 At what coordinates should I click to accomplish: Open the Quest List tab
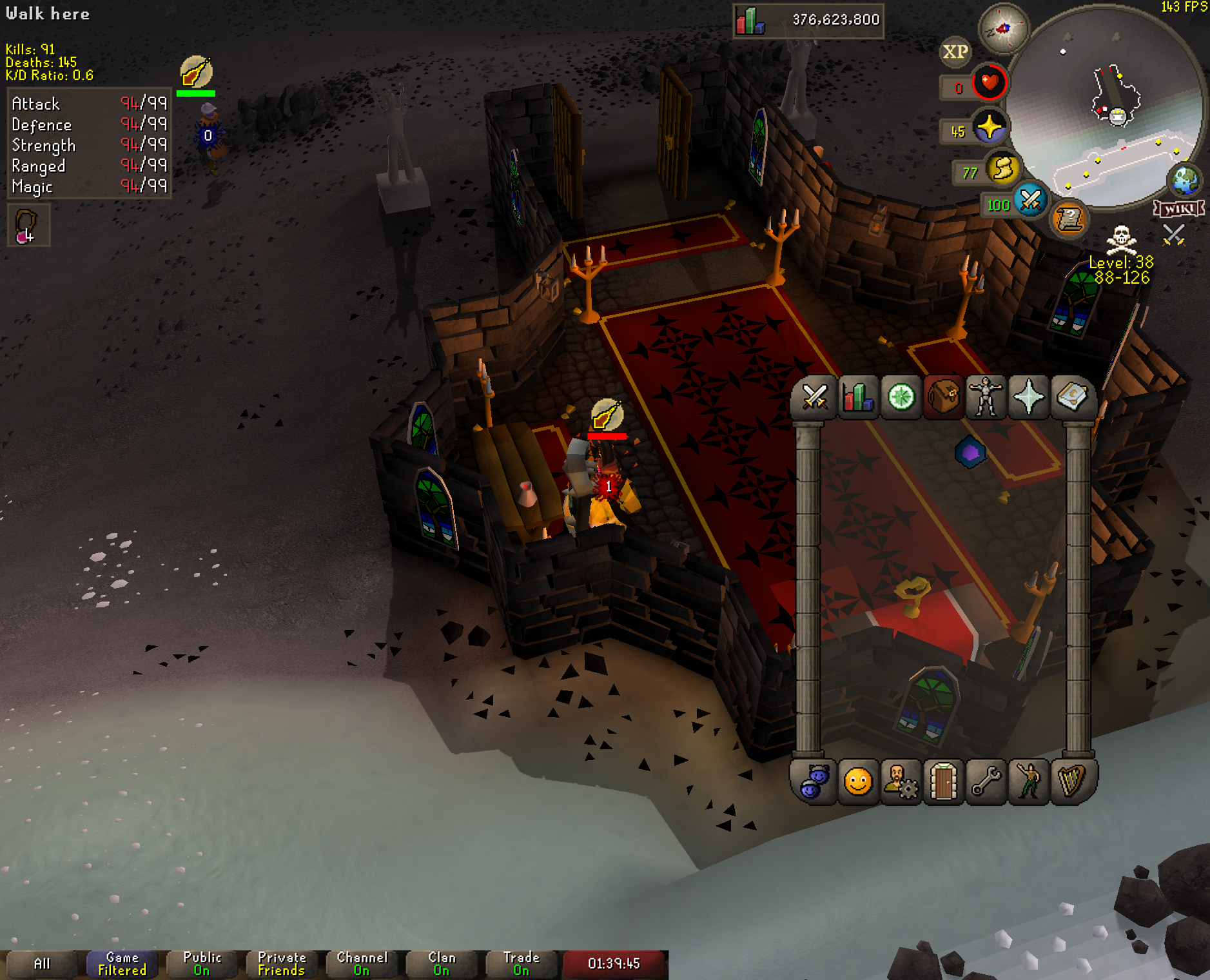point(901,397)
